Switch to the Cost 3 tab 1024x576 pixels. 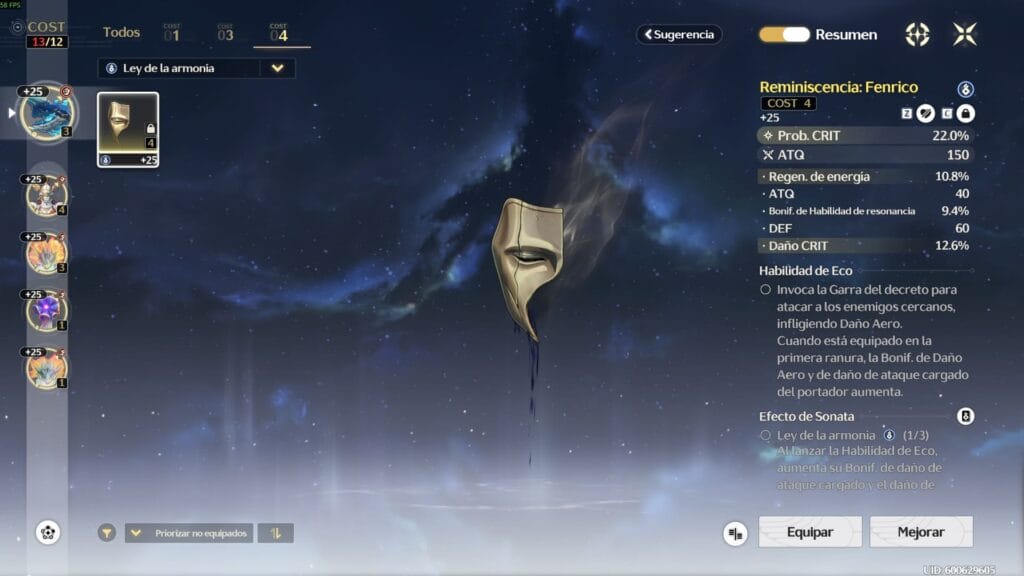225,33
